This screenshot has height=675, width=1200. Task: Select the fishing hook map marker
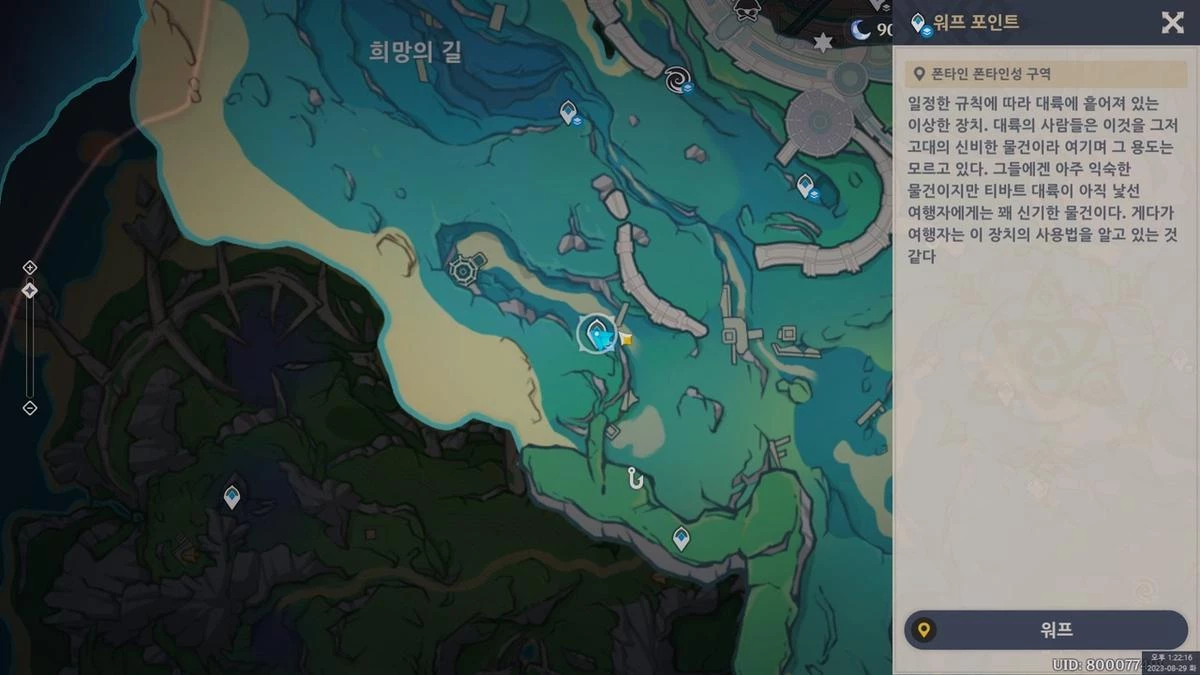pyautogui.click(x=634, y=478)
